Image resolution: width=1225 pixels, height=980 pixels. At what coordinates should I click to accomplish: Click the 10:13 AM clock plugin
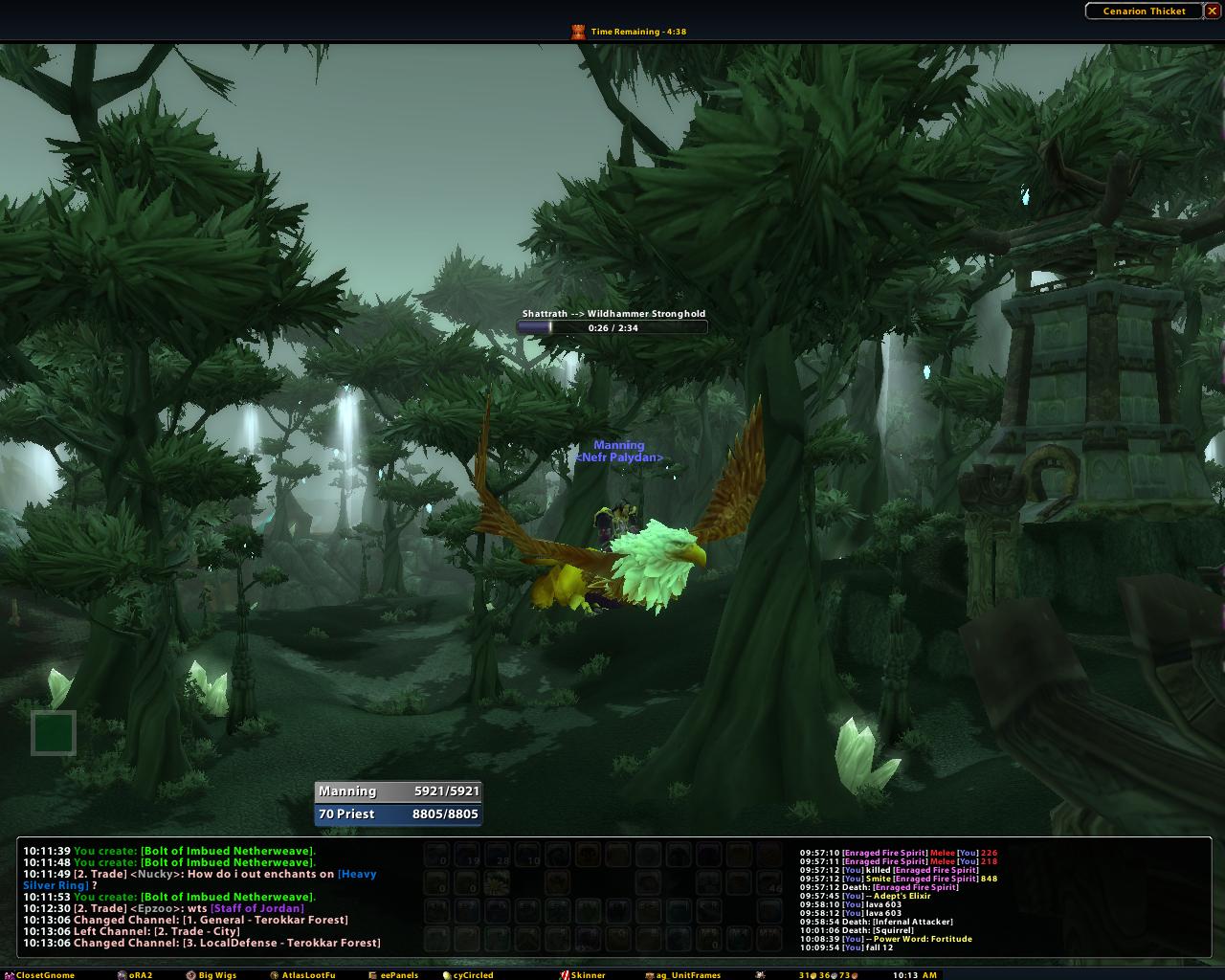click(914, 975)
